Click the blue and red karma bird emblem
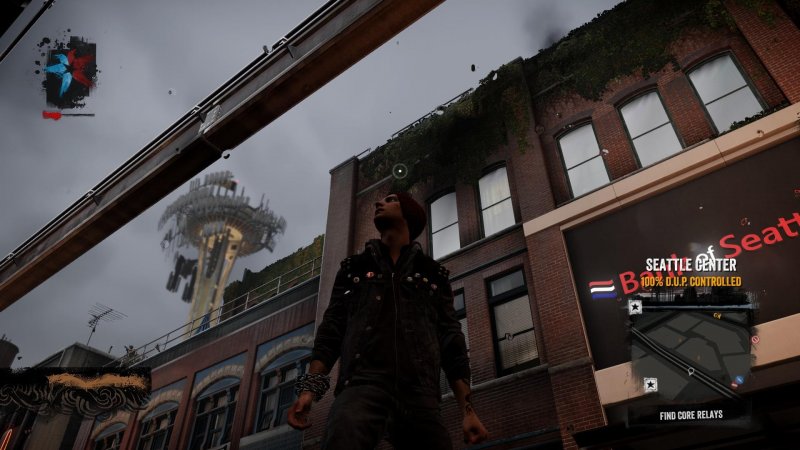Image resolution: width=800 pixels, height=450 pixels. tap(68, 71)
